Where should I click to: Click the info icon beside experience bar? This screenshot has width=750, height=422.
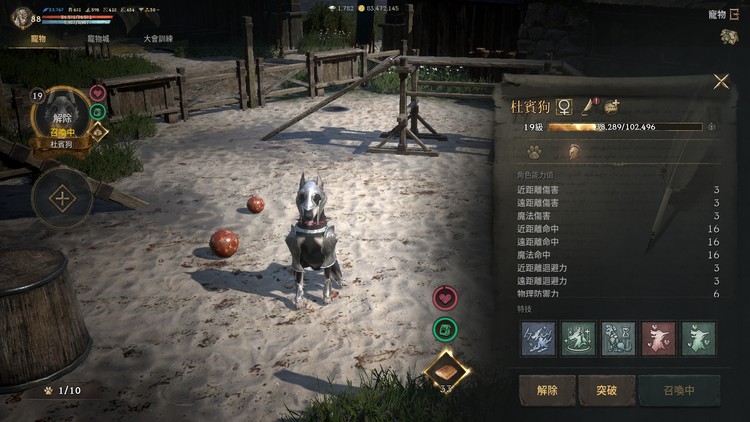coord(711,127)
